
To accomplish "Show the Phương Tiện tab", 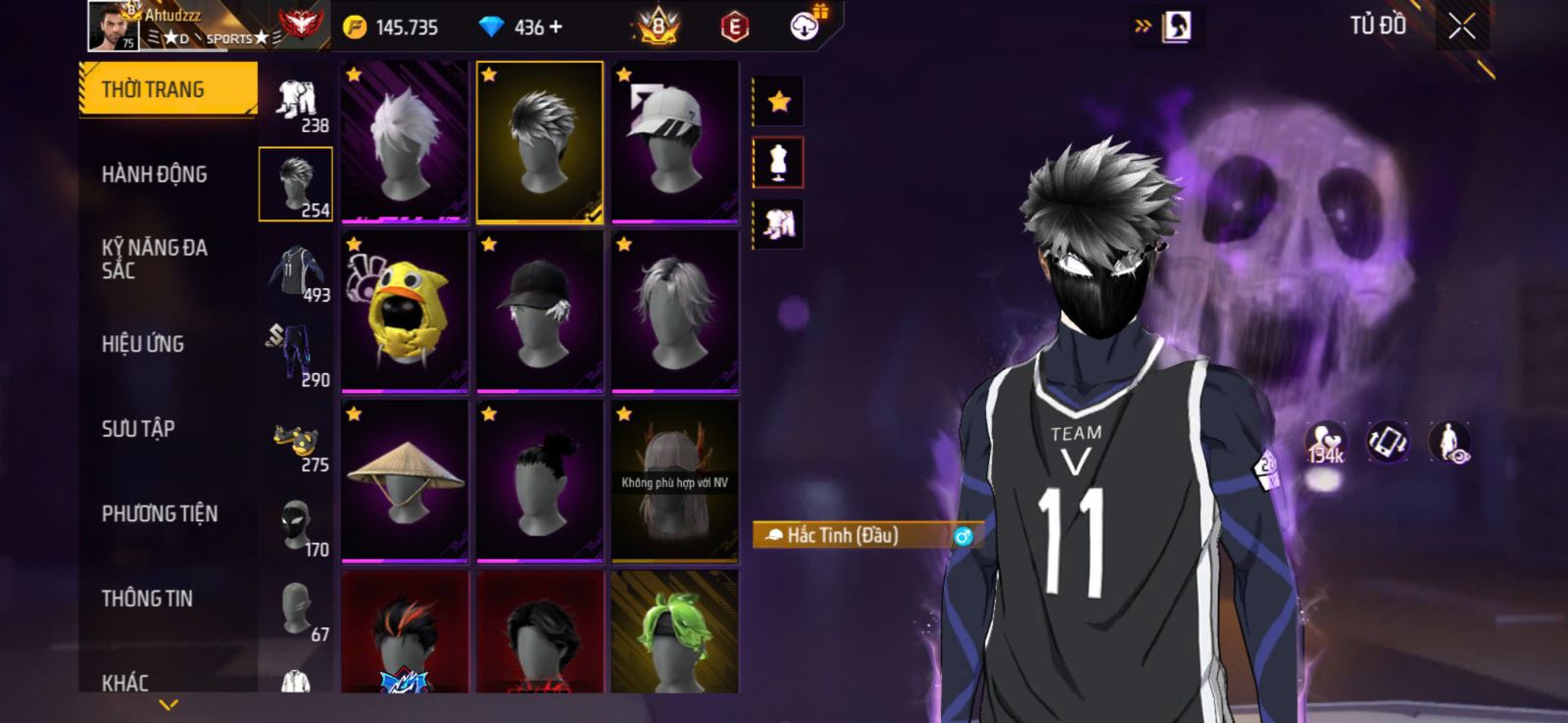I will (160, 513).
